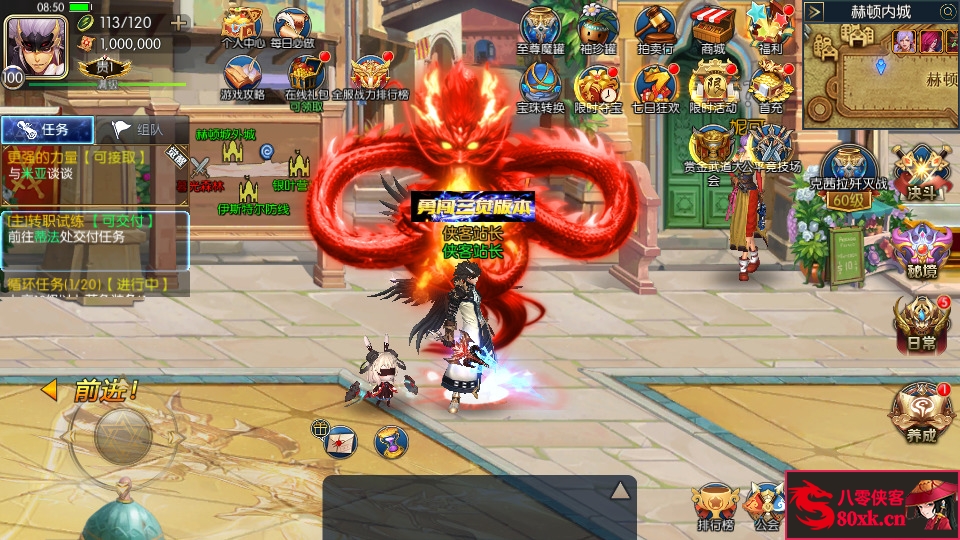960x540 pixels.
Task: Open the 游戏攻略 game guide book
Action: 242,77
